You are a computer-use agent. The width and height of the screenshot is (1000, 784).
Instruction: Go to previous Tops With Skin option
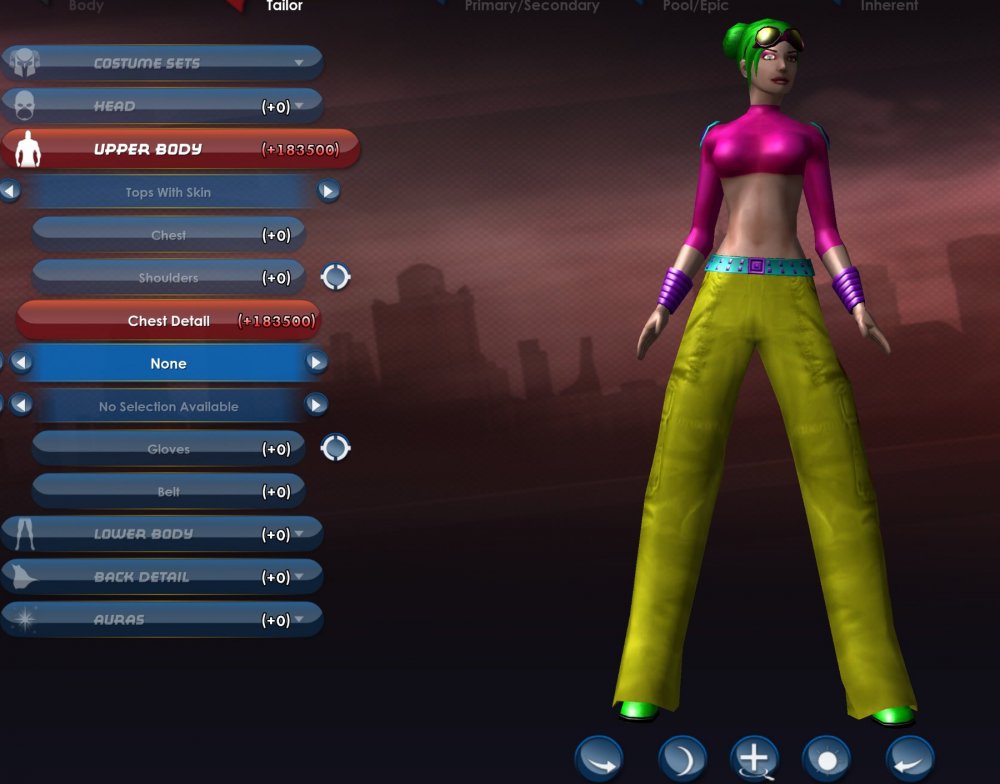[10, 191]
